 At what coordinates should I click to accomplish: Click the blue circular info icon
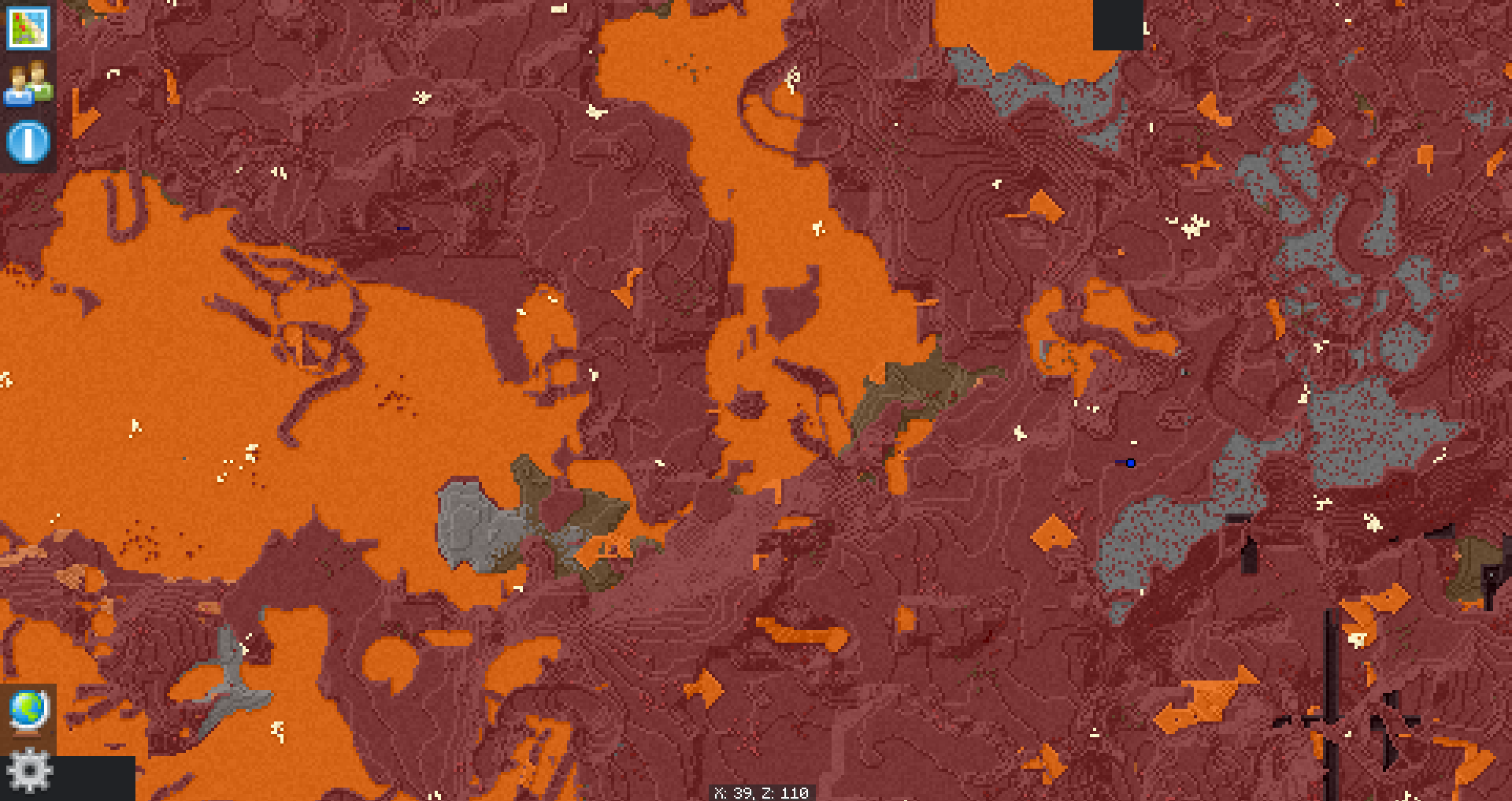pyautogui.click(x=28, y=142)
